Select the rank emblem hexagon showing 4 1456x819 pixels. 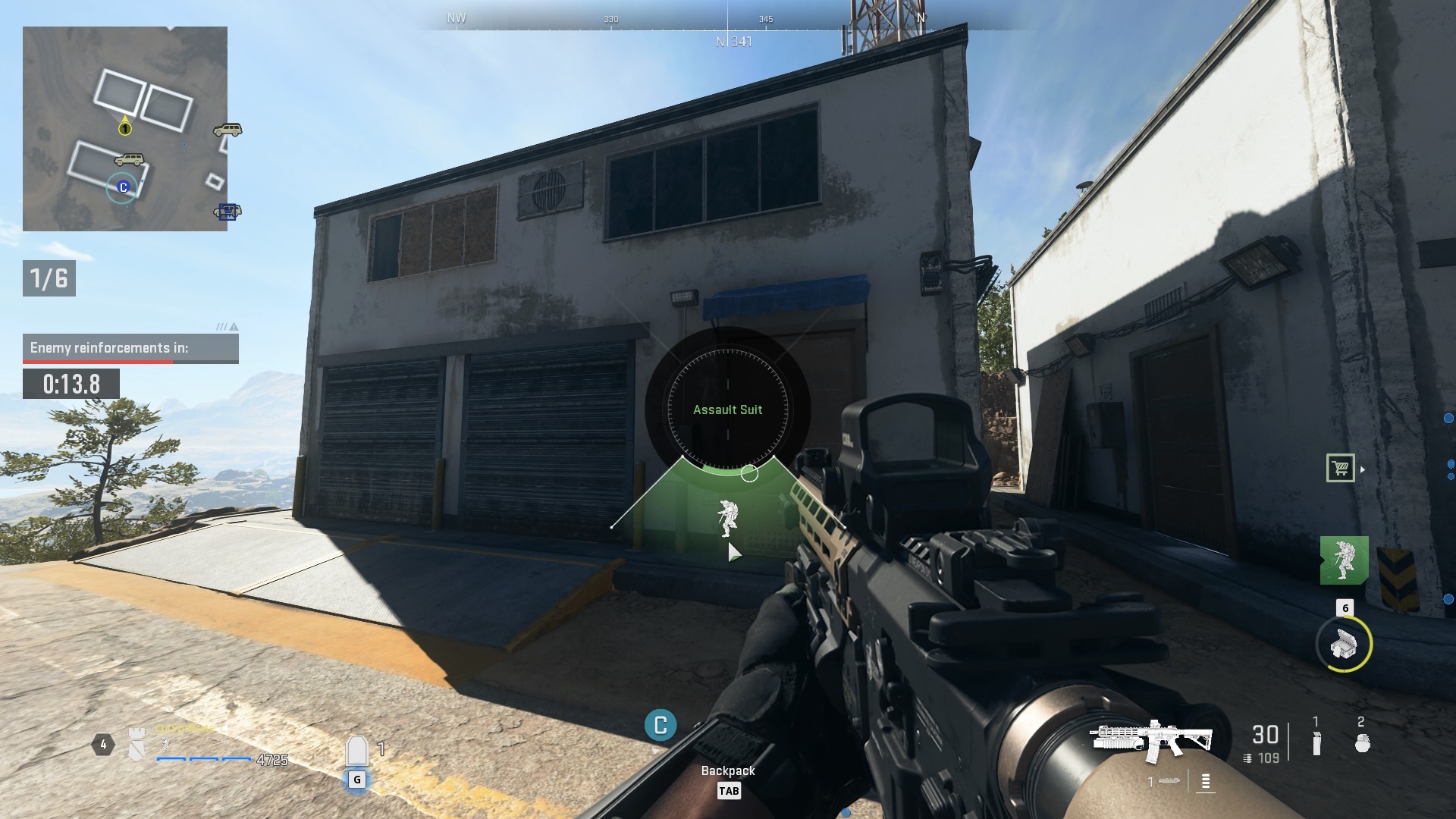pos(102,745)
